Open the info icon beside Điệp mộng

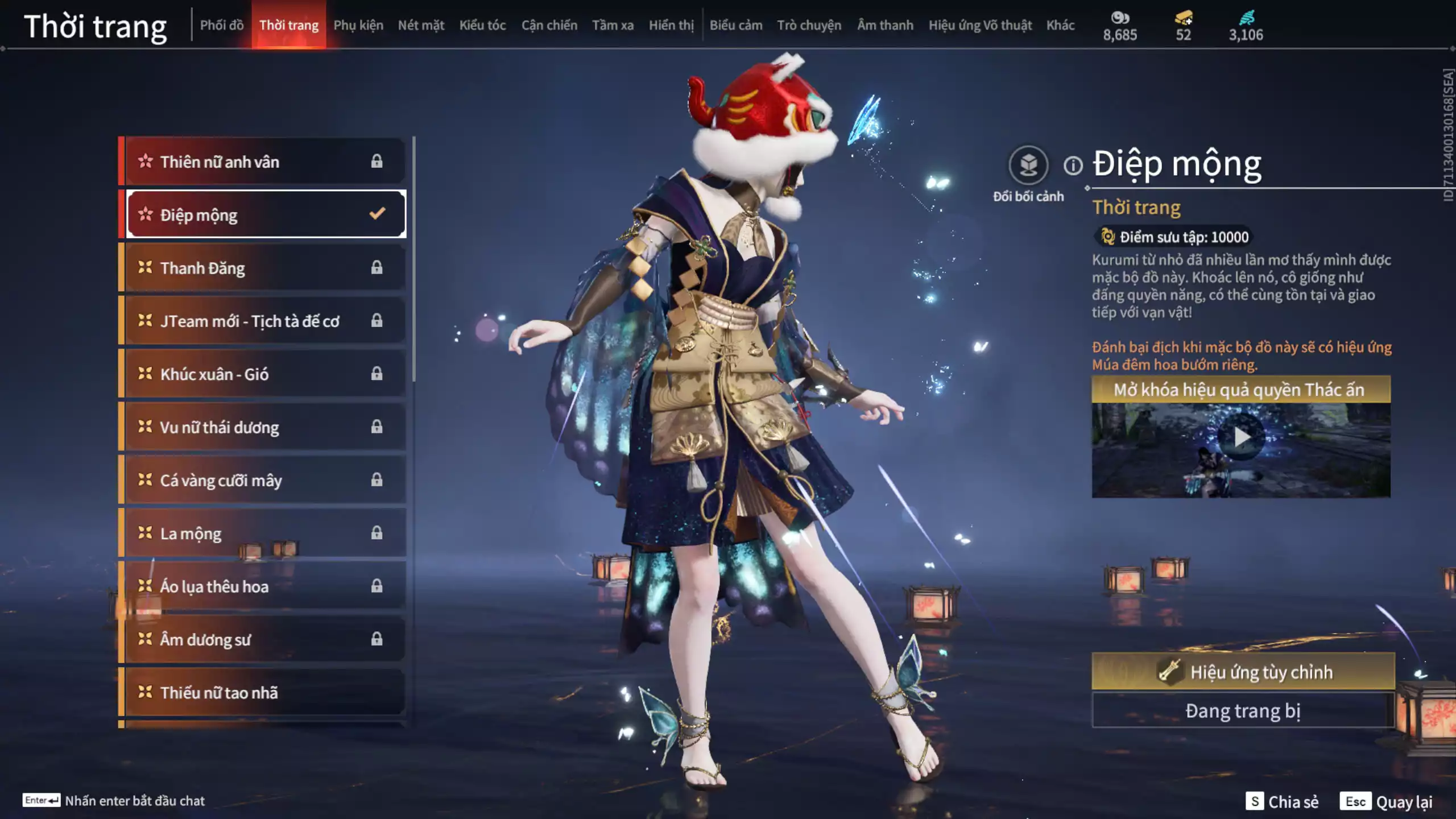click(x=1073, y=166)
